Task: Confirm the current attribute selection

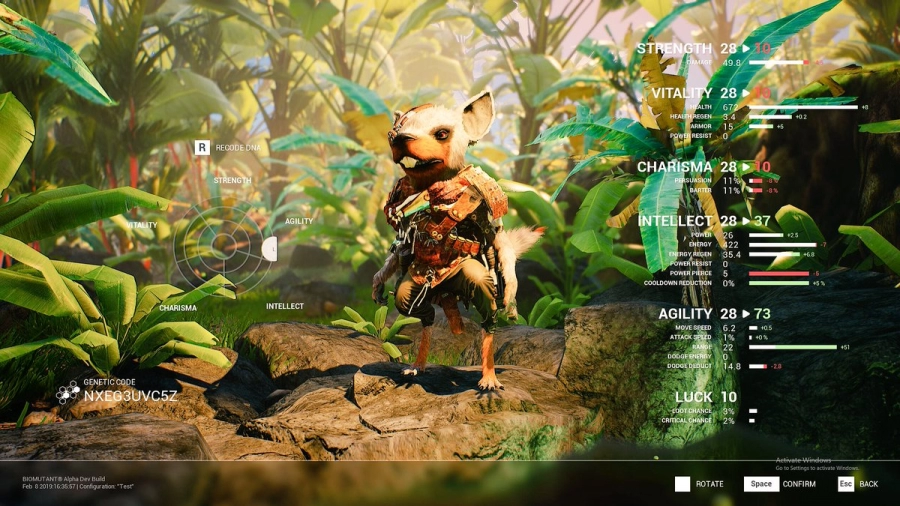Action: pyautogui.click(x=779, y=484)
